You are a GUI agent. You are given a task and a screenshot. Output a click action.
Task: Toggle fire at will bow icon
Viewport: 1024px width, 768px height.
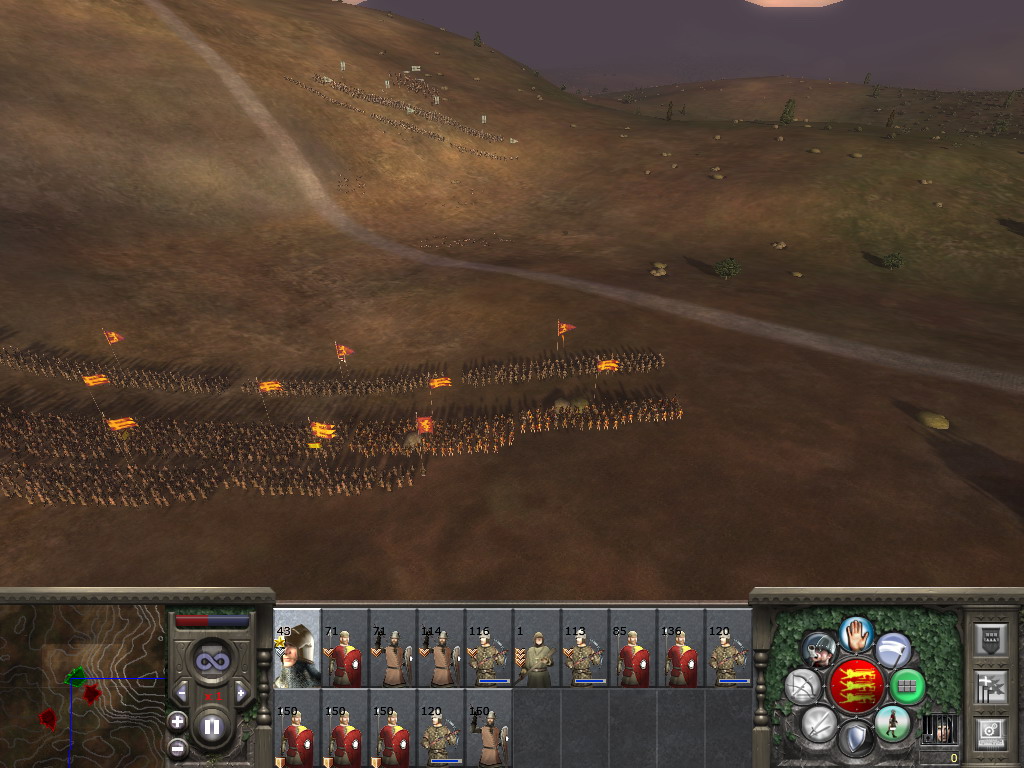[802, 686]
